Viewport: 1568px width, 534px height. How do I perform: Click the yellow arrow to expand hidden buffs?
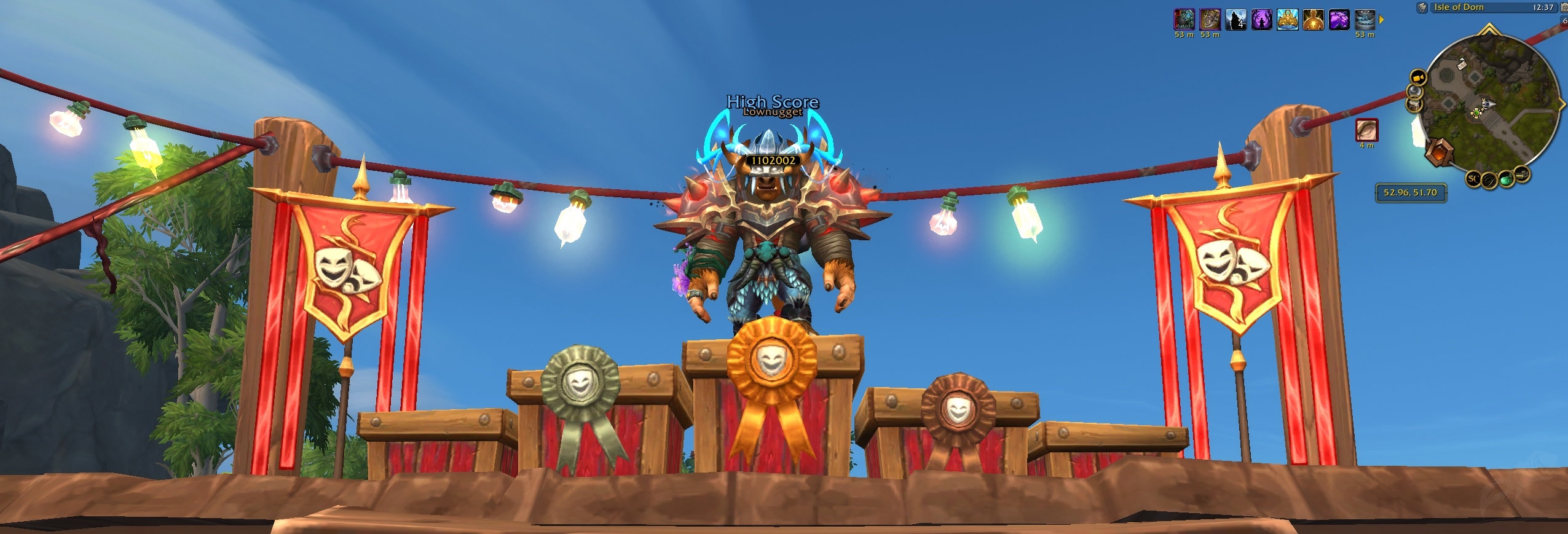pos(1380,20)
